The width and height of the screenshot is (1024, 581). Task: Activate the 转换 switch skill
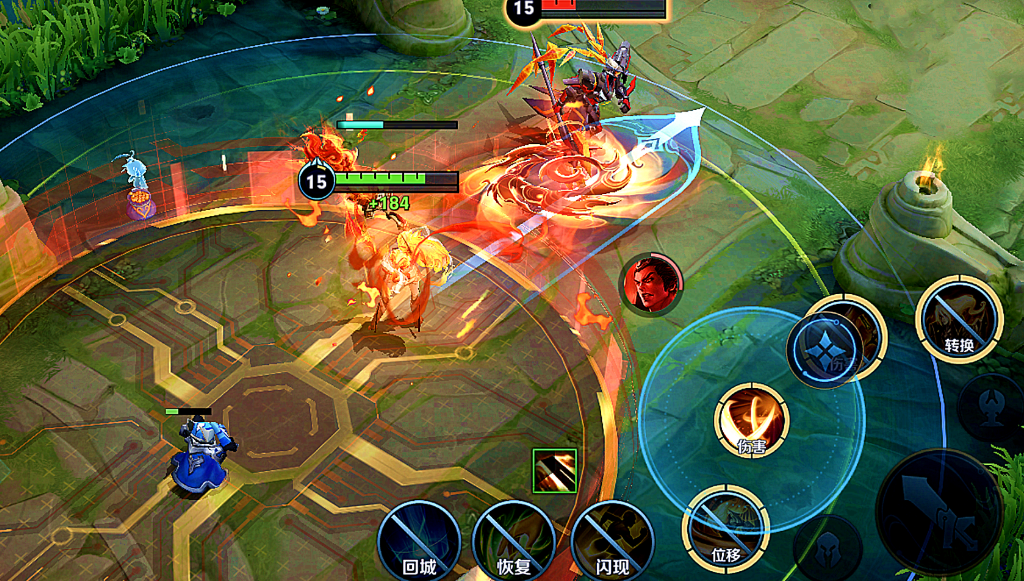click(x=959, y=319)
